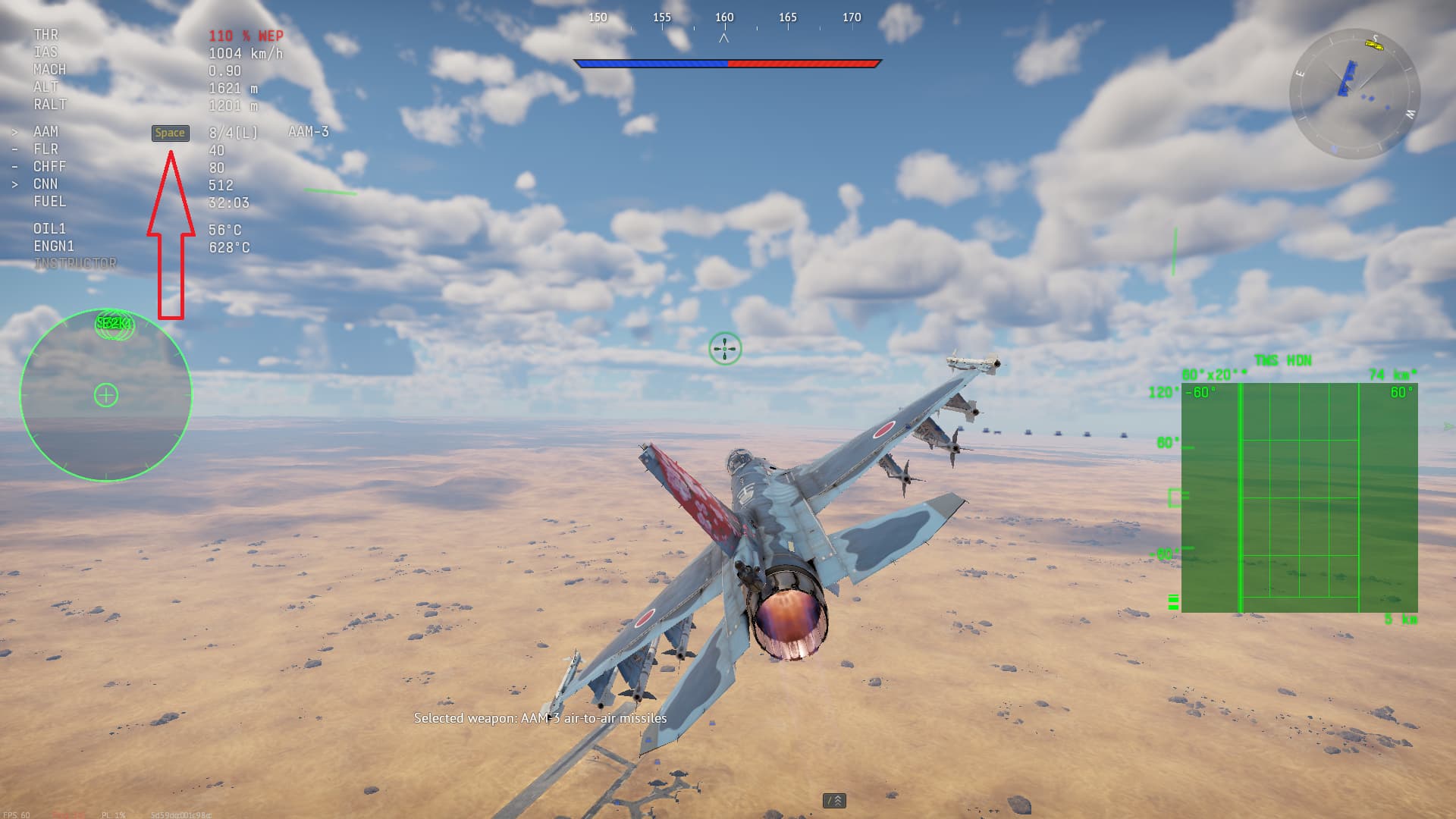Image resolution: width=1456 pixels, height=819 pixels.
Task: Collapse the INSTRUCTOR status entry
Action: 76,263
